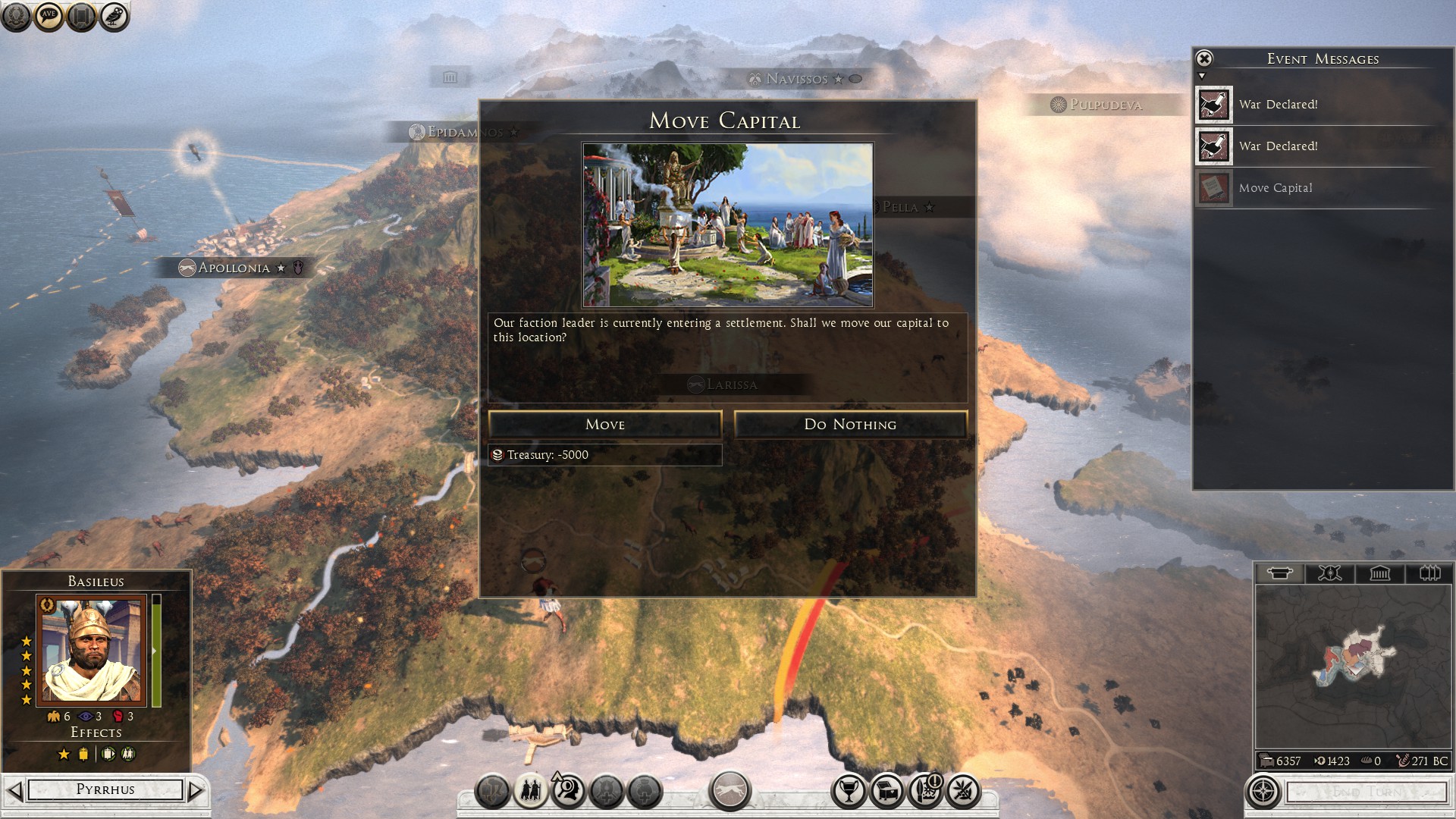
Task: Toggle the running dog movement speed button
Action: (730, 791)
